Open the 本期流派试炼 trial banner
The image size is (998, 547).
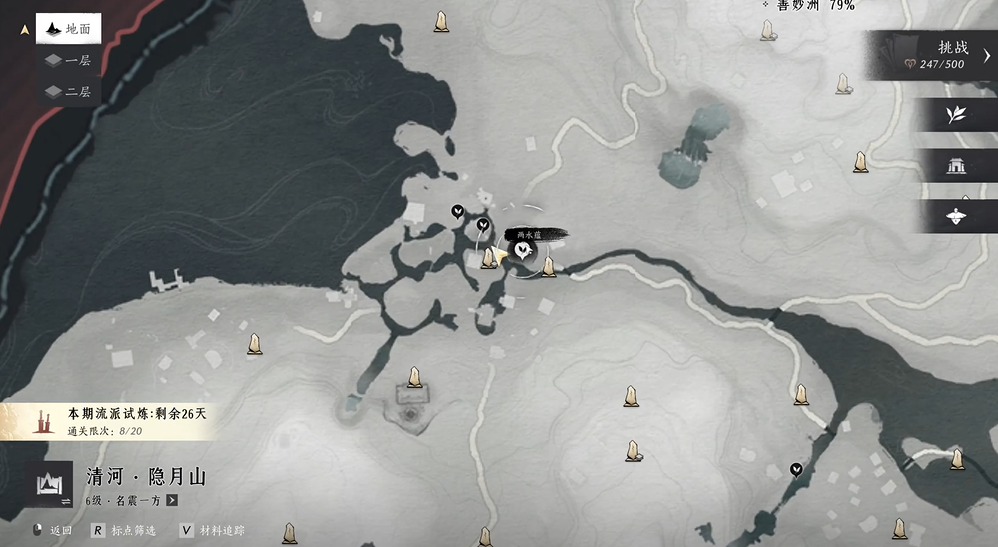tap(110, 421)
